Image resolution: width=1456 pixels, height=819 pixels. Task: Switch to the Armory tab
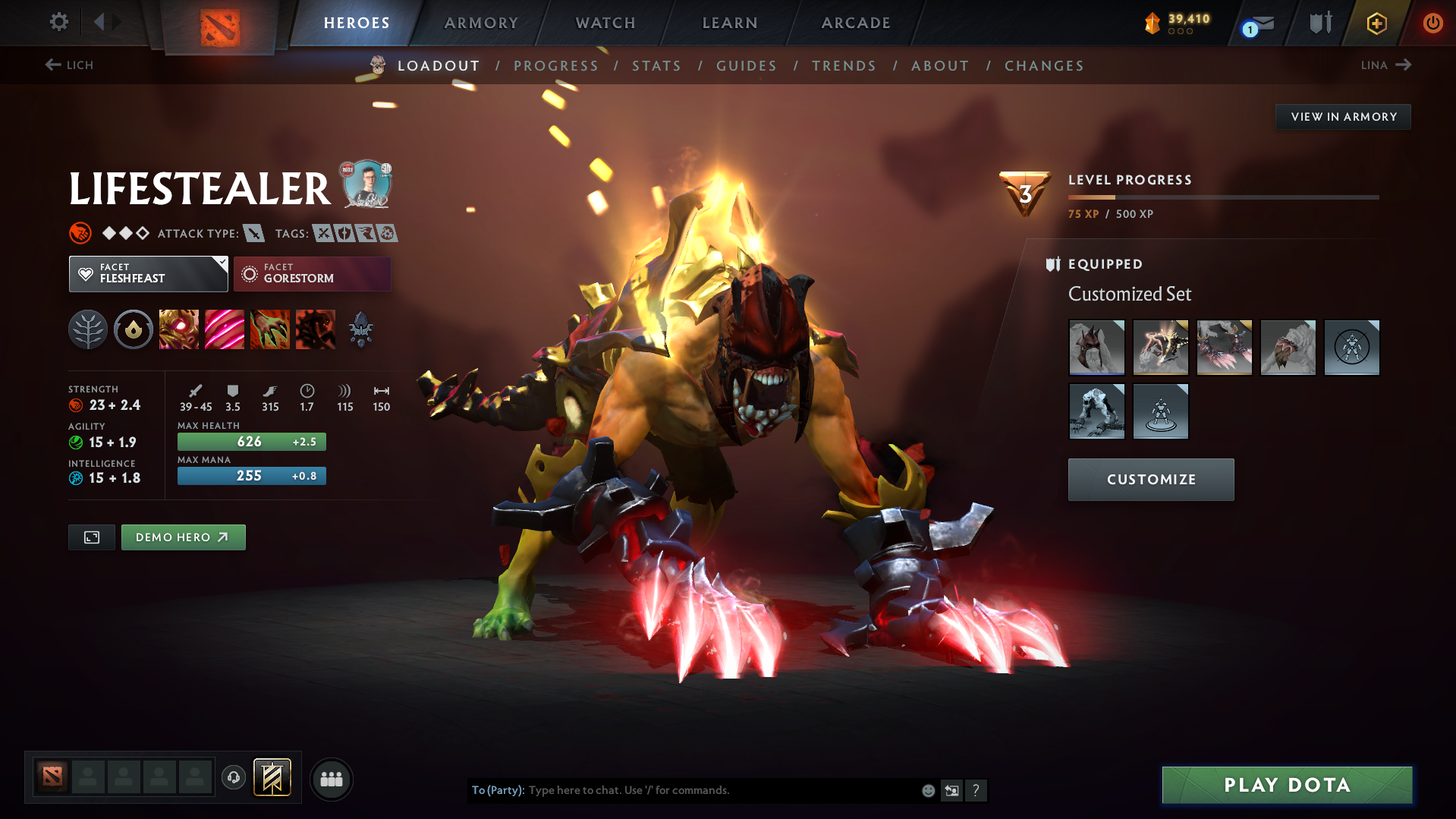[x=481, y=23]
